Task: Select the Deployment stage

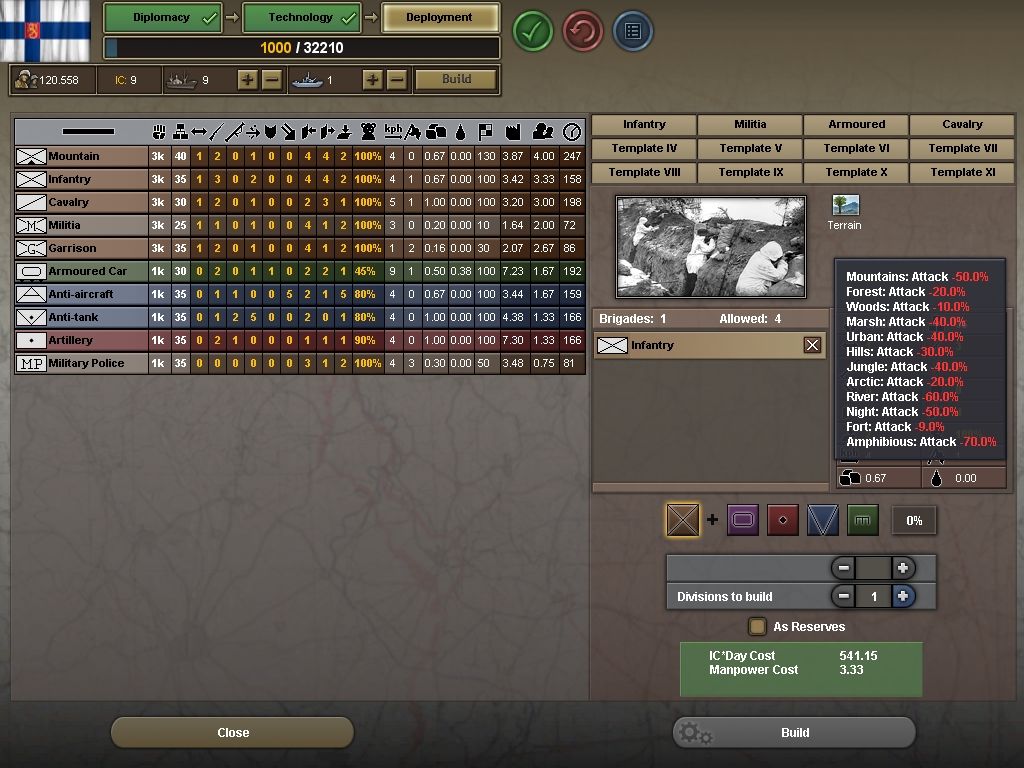Action: coord(440,18)
